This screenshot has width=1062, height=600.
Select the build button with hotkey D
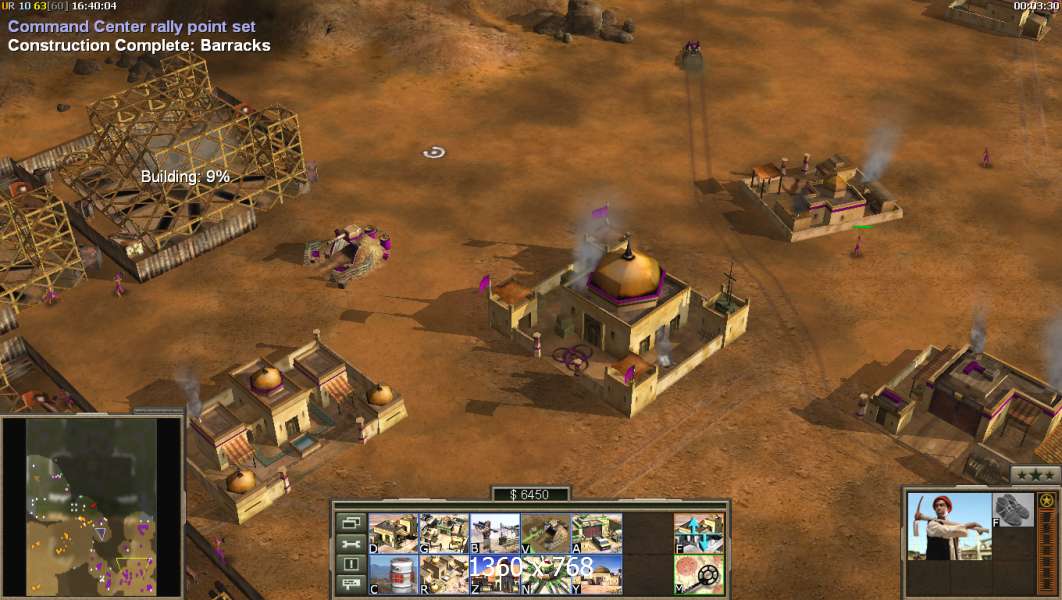click(393, 533)
